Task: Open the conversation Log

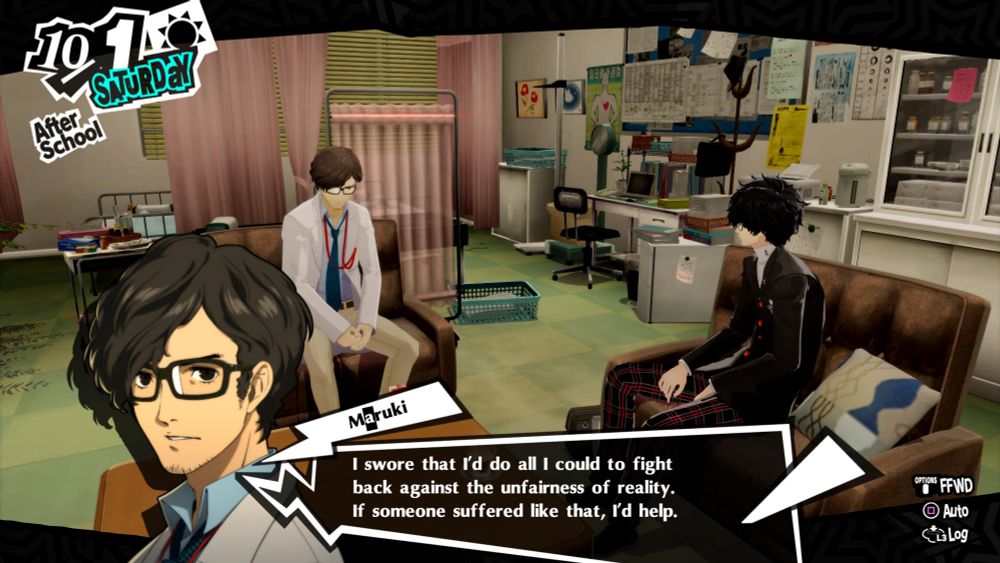Action: 946,534
